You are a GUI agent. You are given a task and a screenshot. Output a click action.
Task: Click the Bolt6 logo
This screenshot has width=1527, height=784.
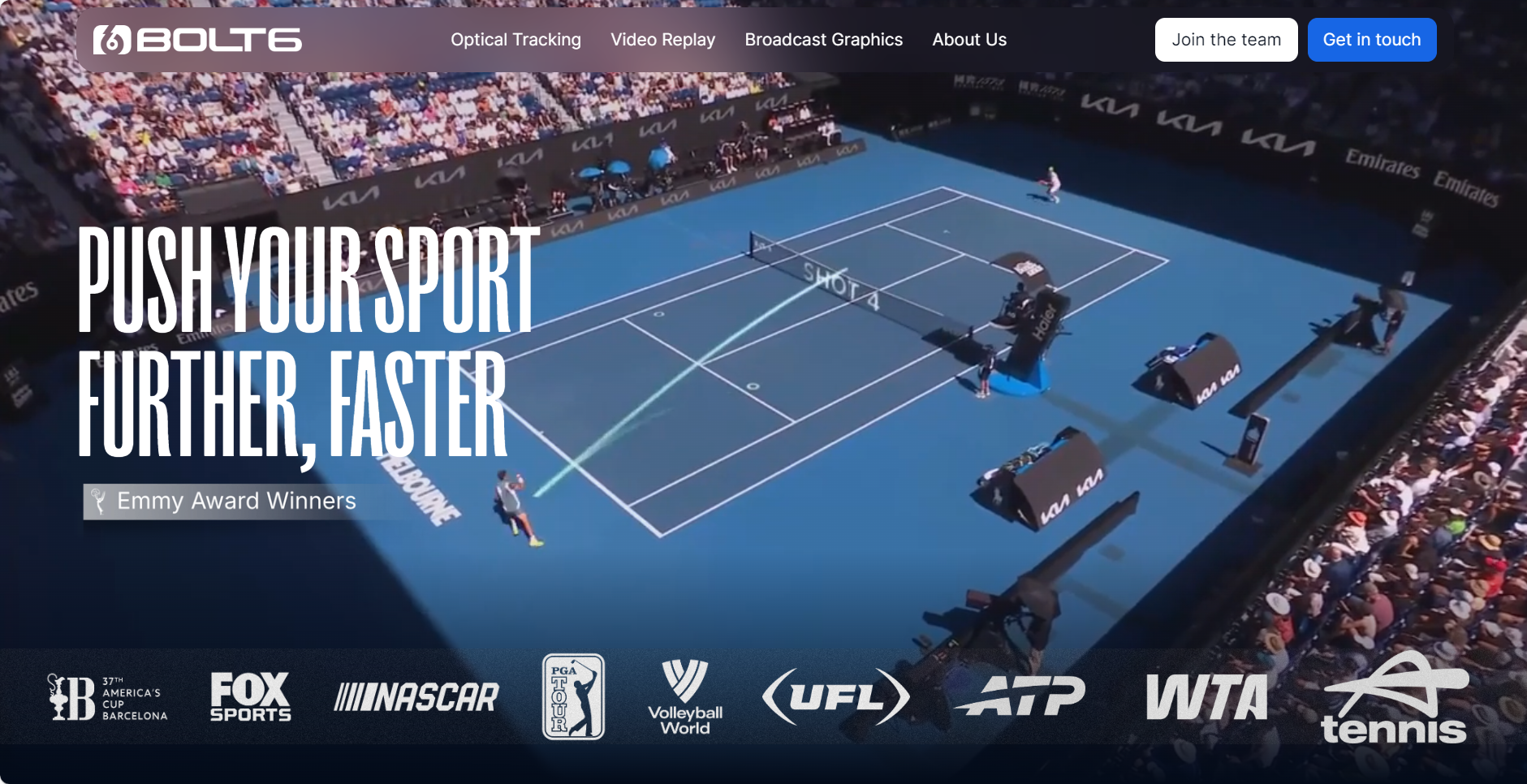pyautogui.click(x=197, y=40)
